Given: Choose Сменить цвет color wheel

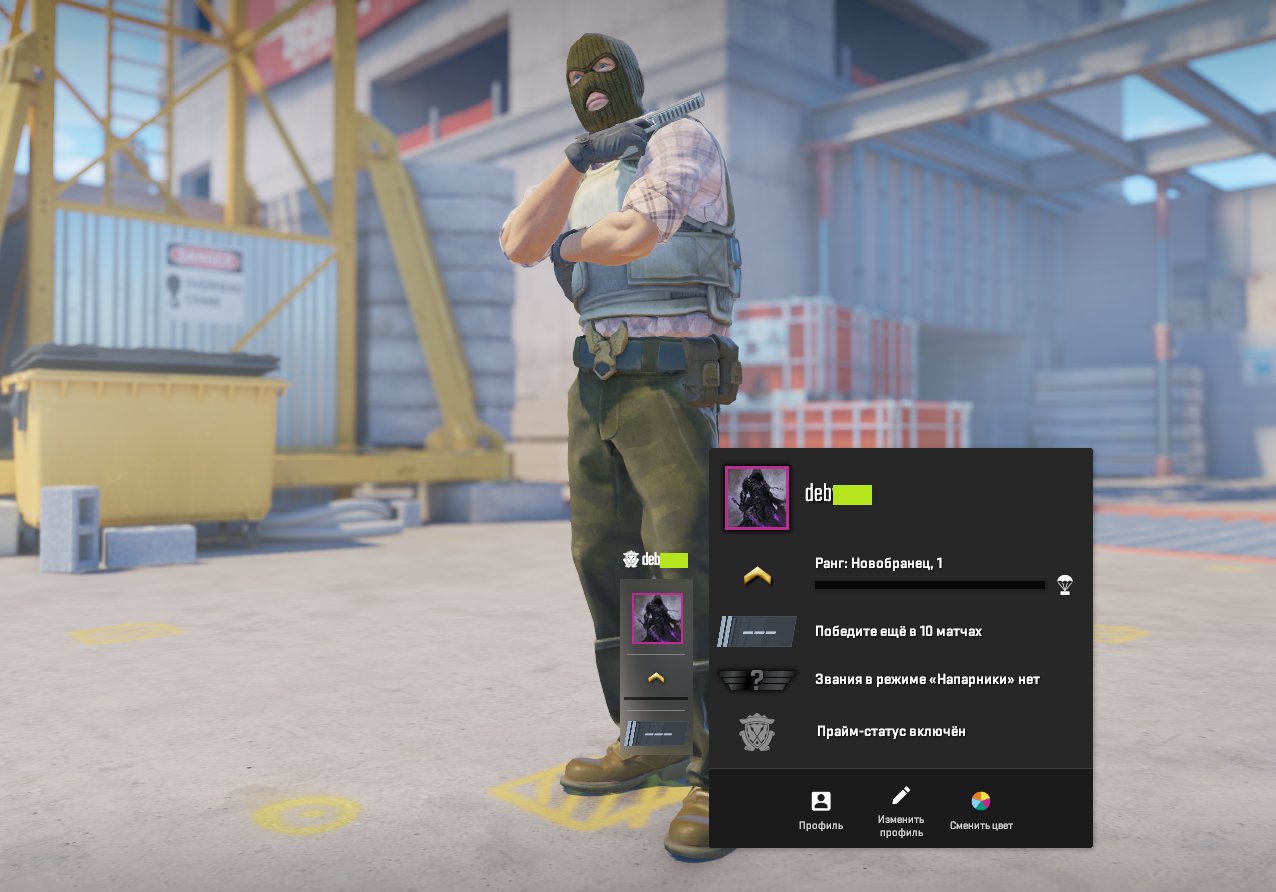Looking at the screenshot, I should click(x=981, y=809).
